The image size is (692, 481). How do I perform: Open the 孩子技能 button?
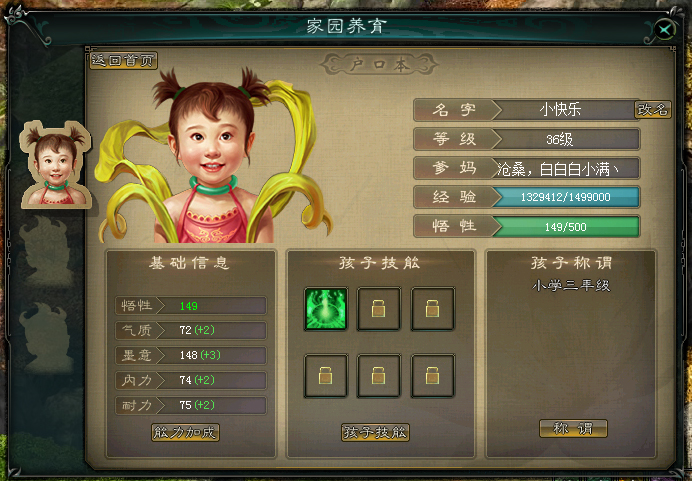coord(375,432)
